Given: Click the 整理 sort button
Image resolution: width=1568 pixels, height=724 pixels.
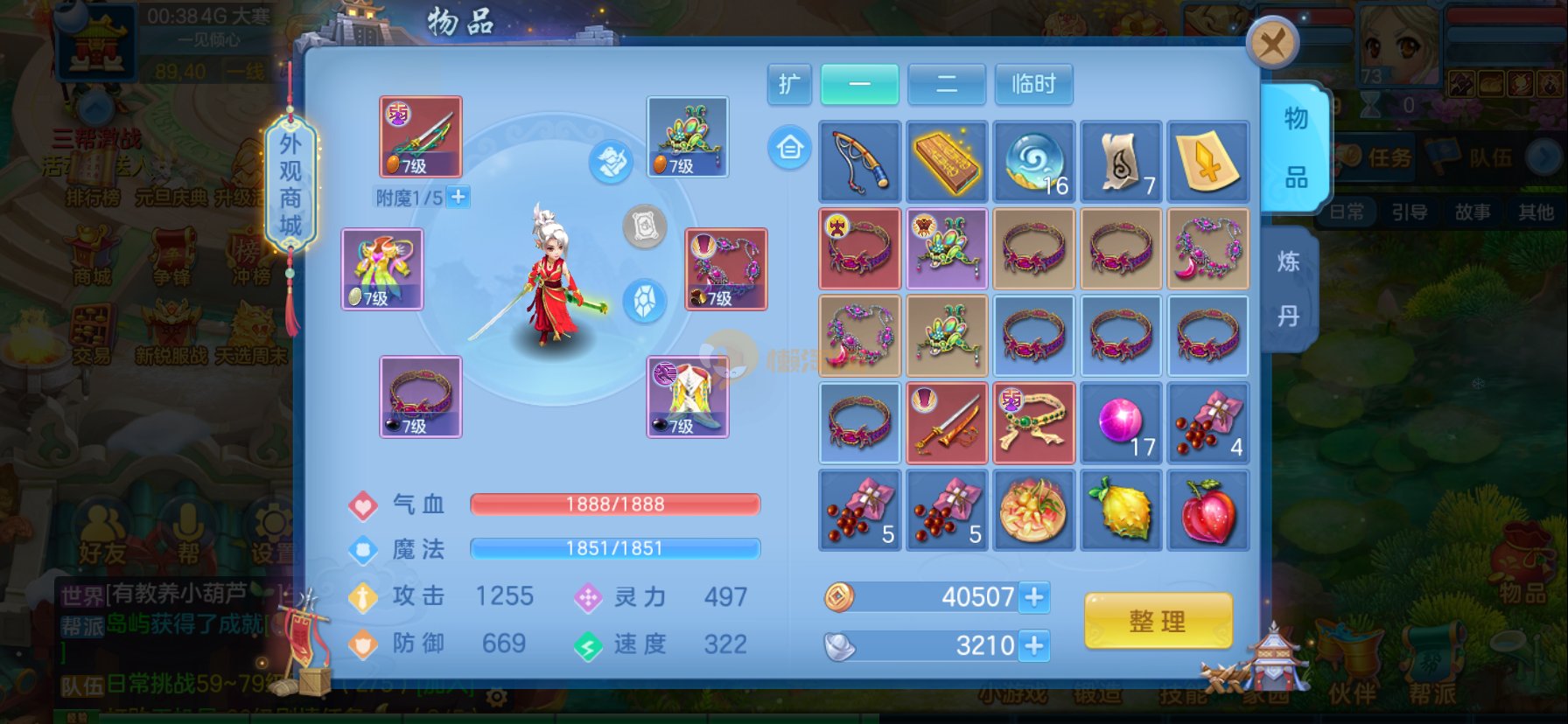Looking at the screenshot, I should [1158, 621].
